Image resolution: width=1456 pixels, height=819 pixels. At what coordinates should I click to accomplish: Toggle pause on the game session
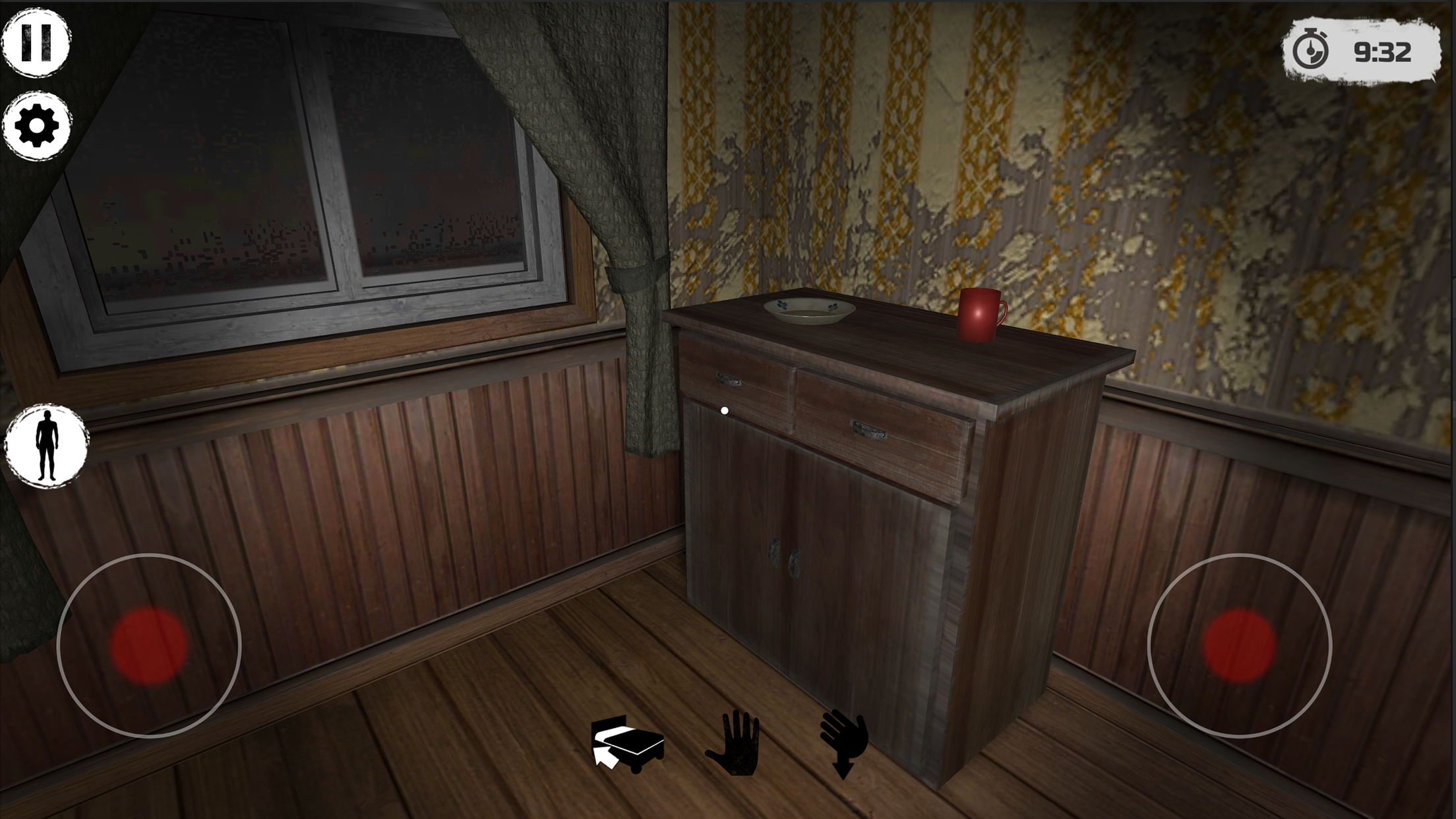coord(36,41)
